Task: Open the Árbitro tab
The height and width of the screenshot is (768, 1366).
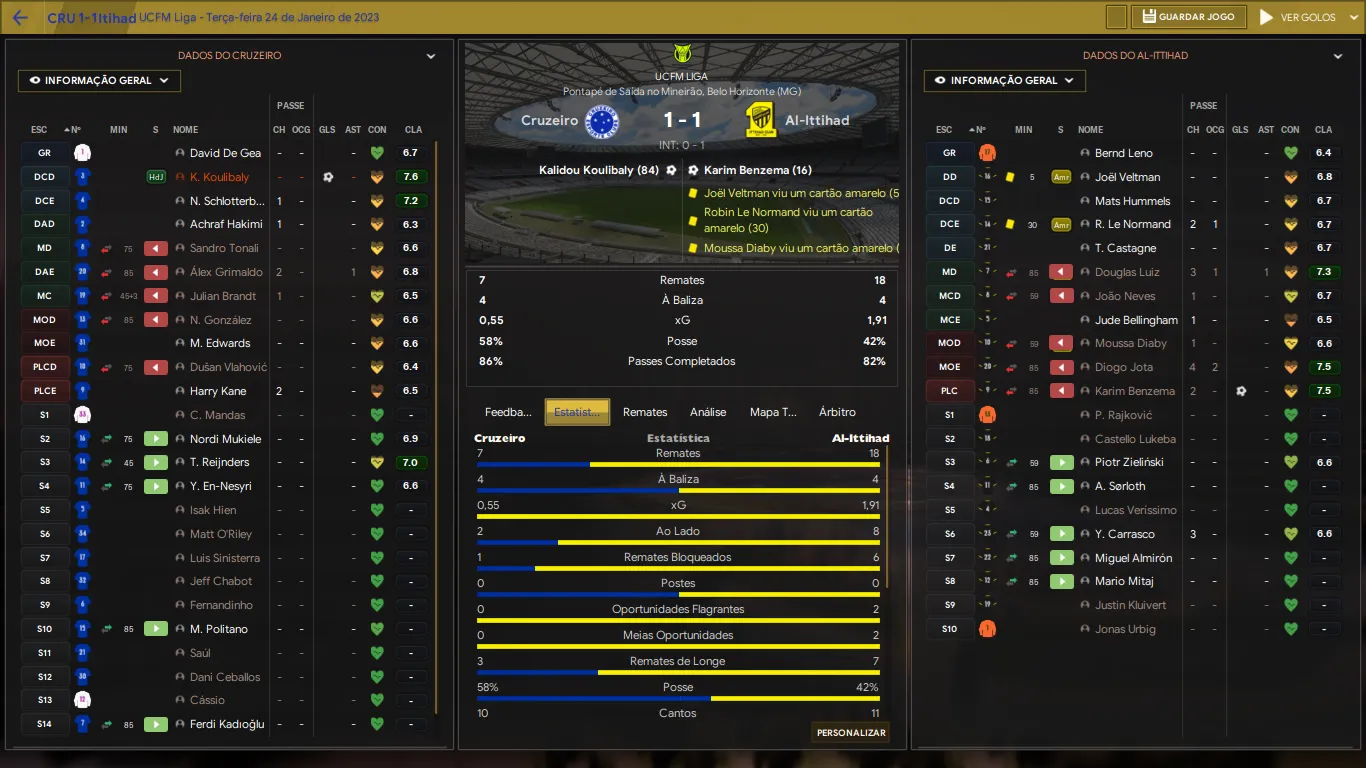Action: click(x=837, y=412)
